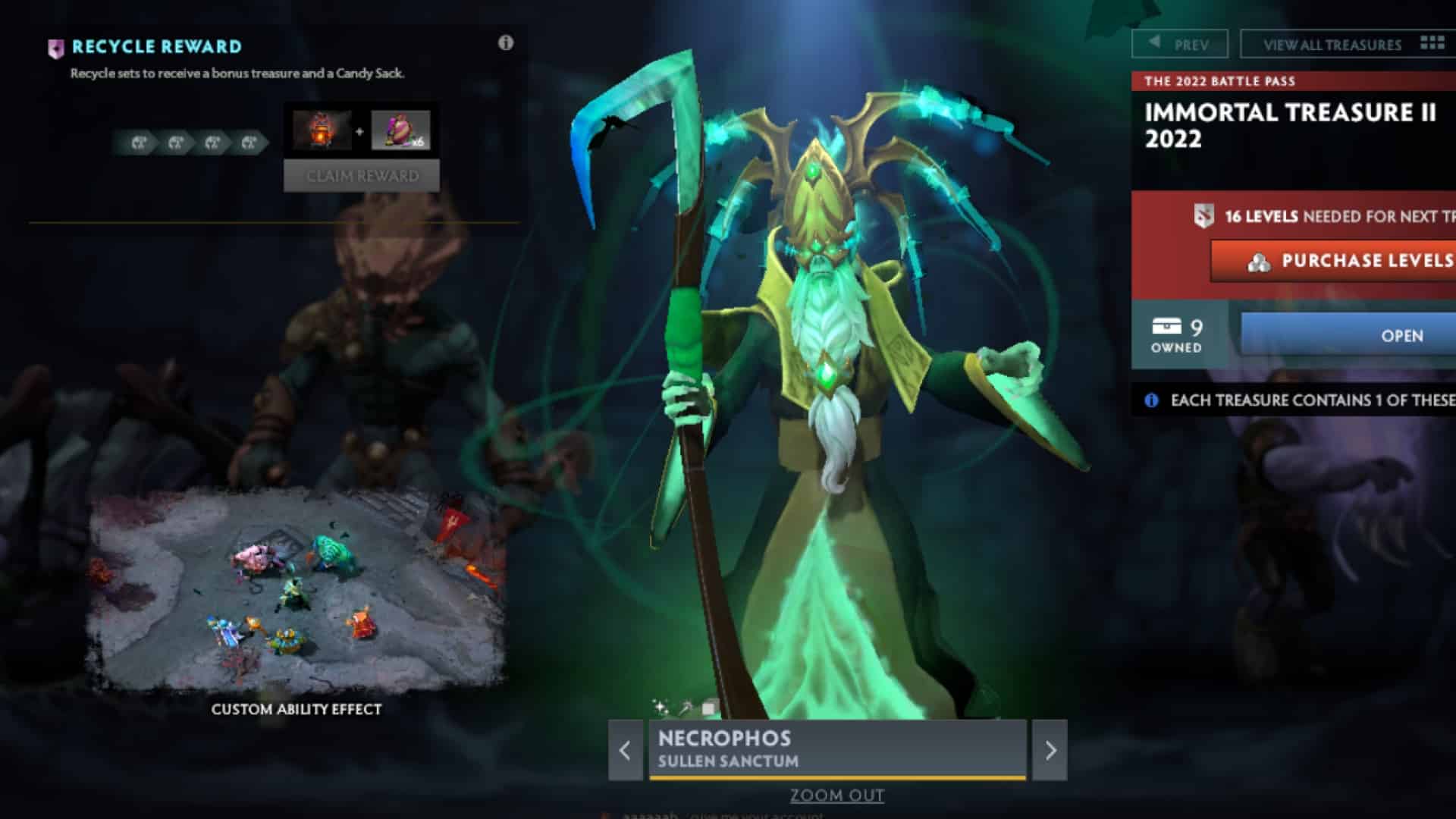Image resolution: width=1456 pixels, height=819 pixels.
Task: Click the cube icon near the model's base
Action: 709,706
